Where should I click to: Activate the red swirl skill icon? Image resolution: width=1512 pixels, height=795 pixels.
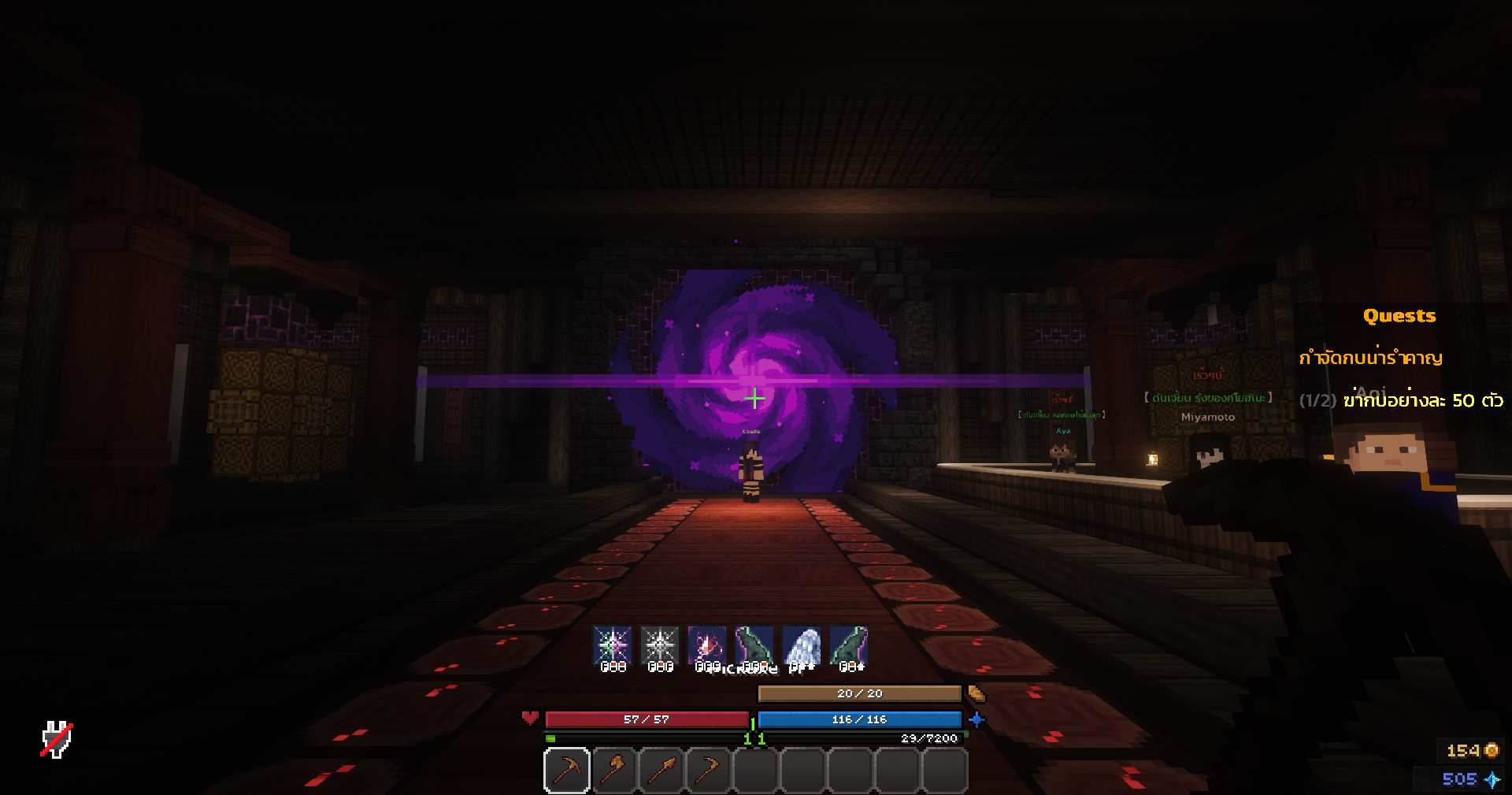pos(706,646)
